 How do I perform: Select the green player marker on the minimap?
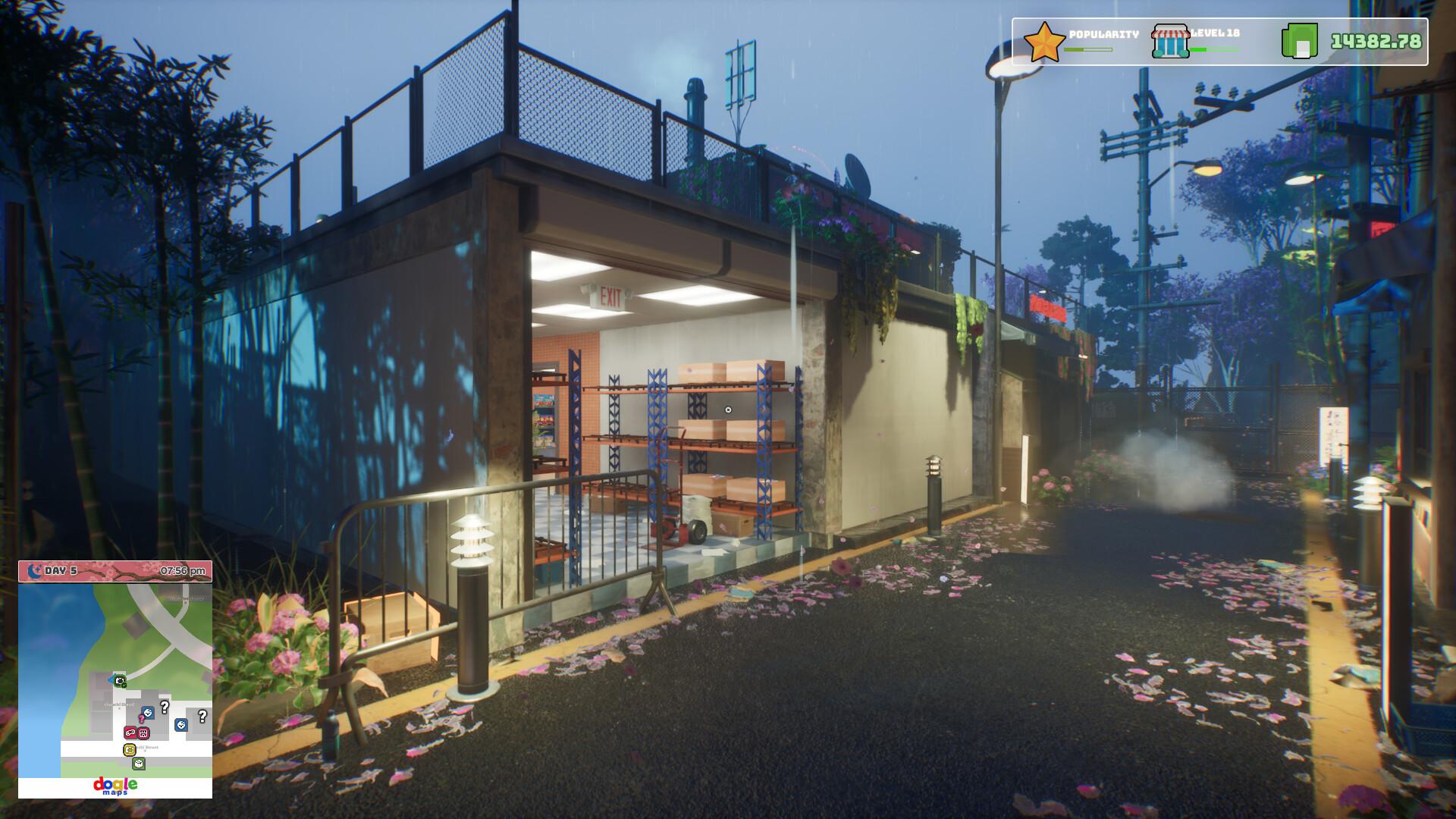(121, 681)
